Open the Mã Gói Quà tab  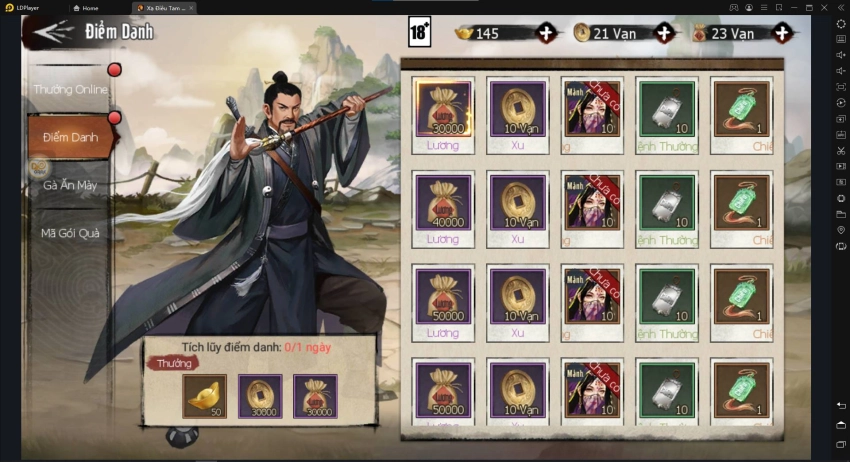tap(70, 233)
